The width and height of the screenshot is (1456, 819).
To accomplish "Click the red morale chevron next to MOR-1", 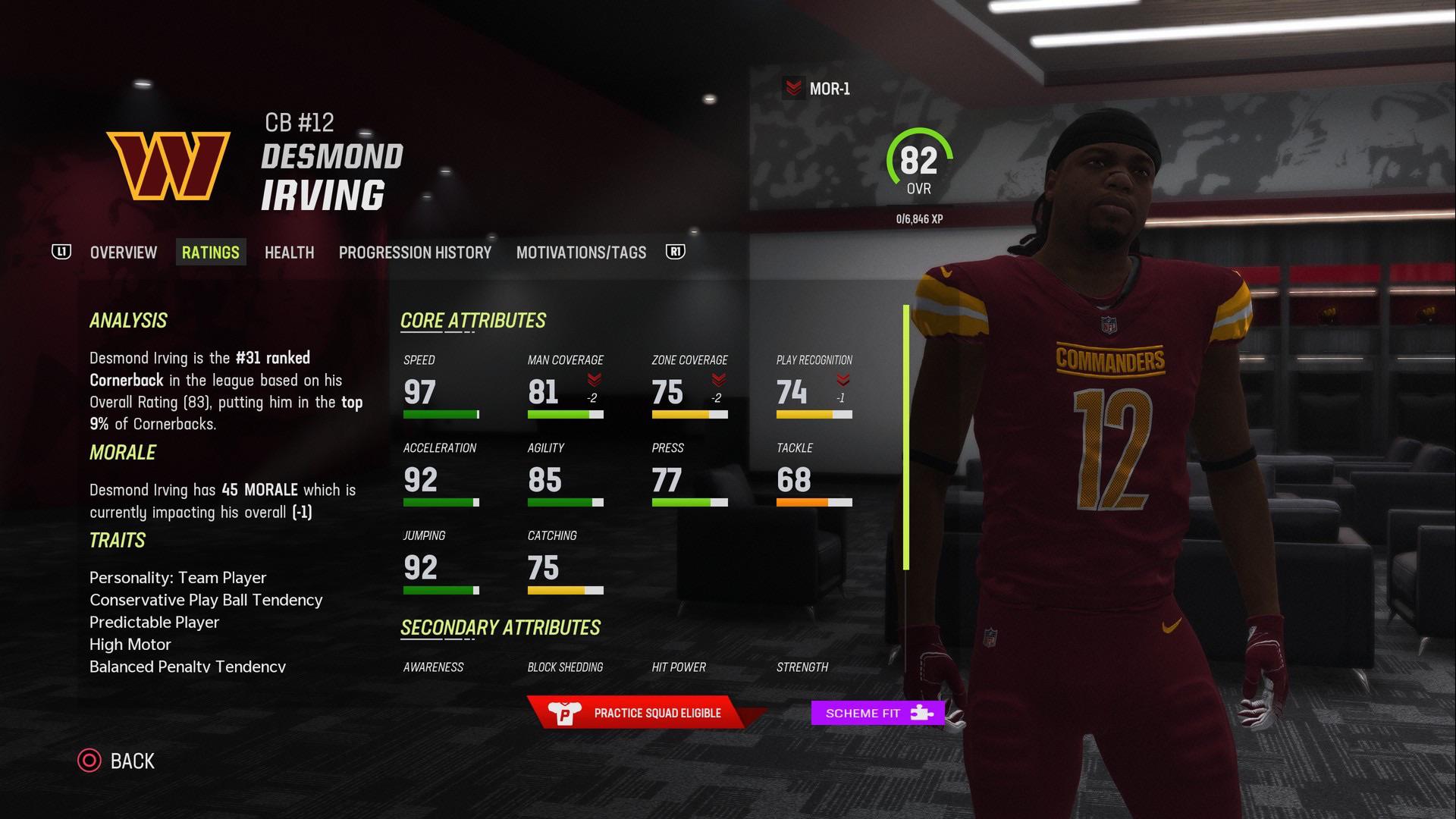I will point(793,89).
